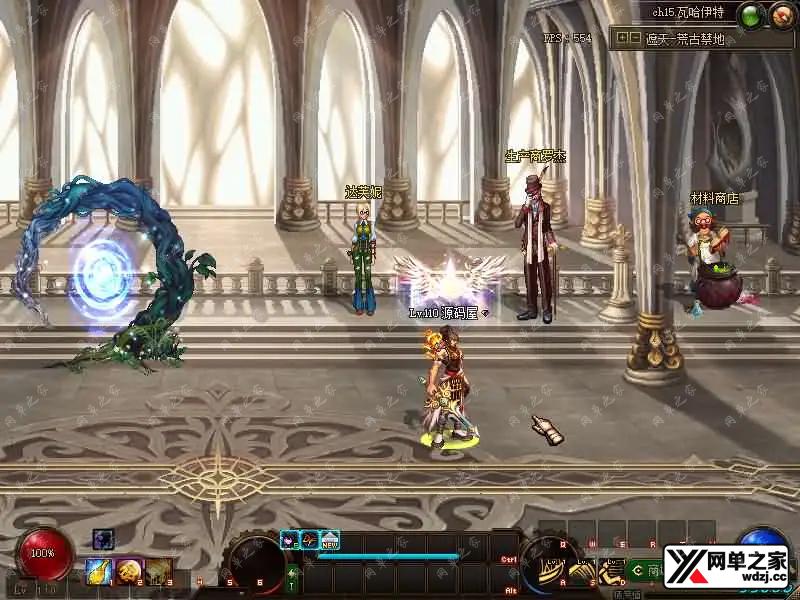The image size is (800, 600).
Task: Use the golden orb item in quick slot 2
Action: [127, 571]
